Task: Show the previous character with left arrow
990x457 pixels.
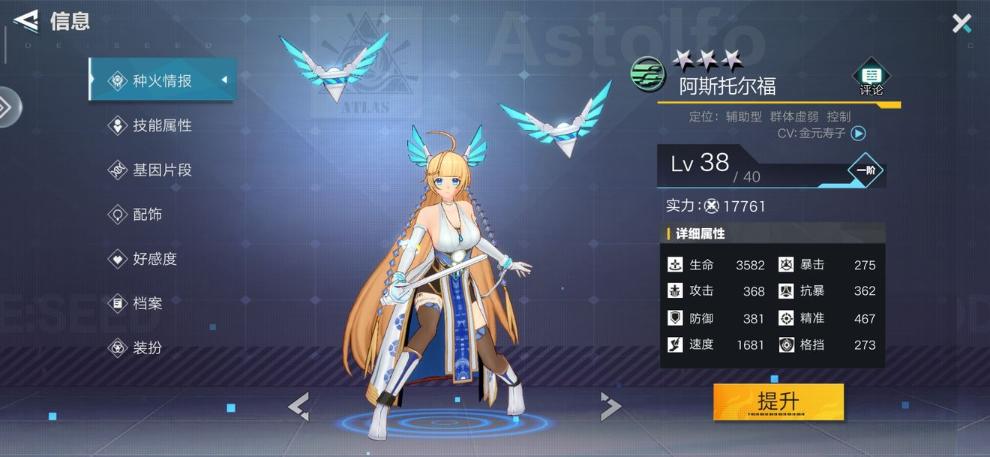Action: tap(298, 405)
